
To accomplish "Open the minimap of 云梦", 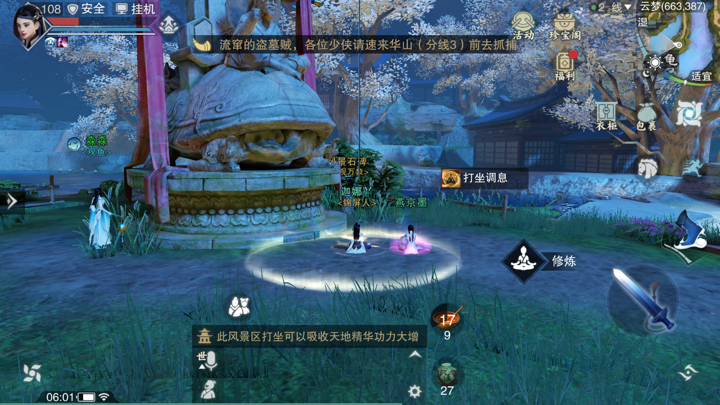I will point(680,45).
